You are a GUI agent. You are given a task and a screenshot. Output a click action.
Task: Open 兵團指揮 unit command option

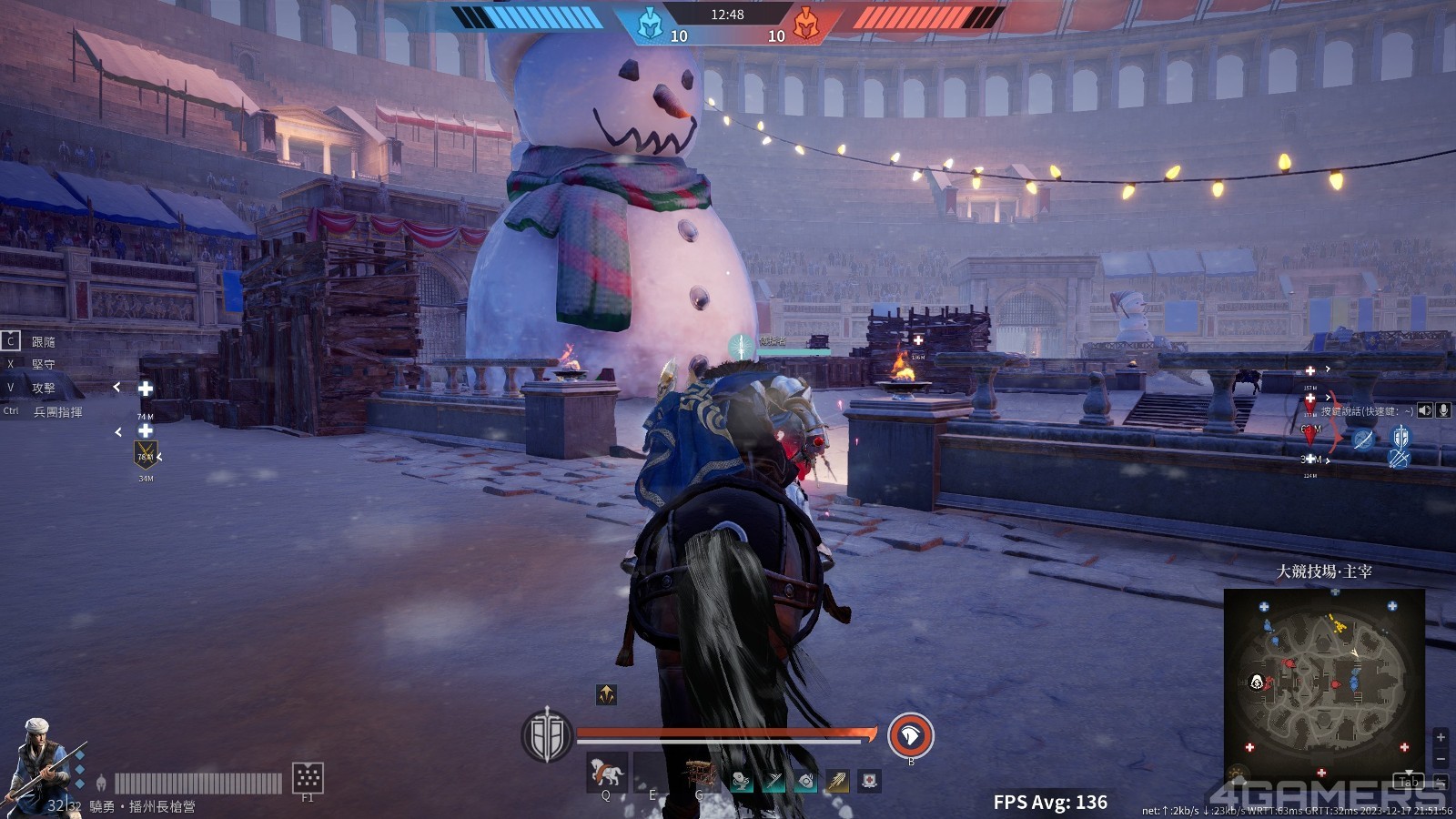(57, 411)
